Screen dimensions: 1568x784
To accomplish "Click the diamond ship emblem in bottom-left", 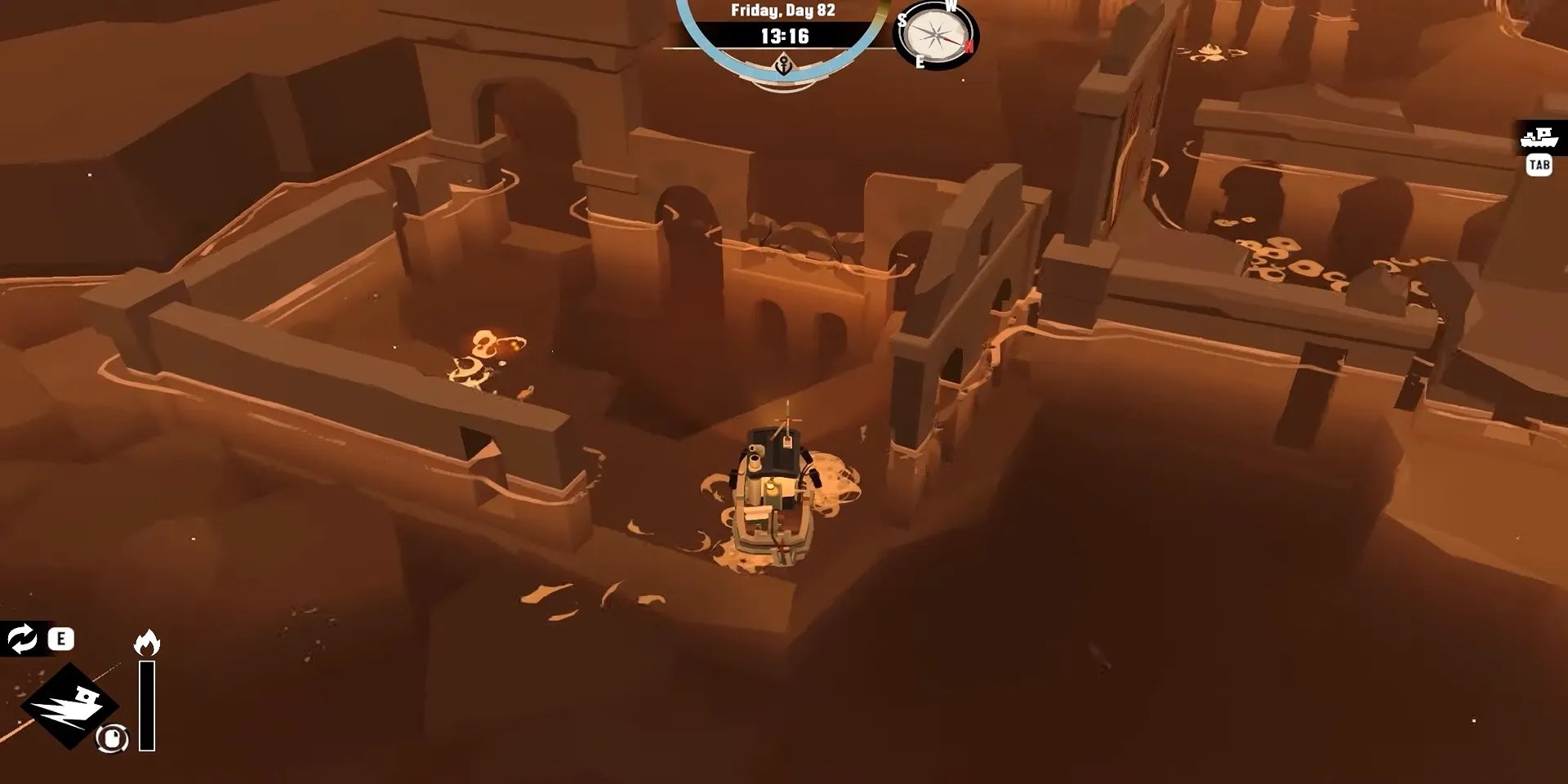I will coord(70,706).
